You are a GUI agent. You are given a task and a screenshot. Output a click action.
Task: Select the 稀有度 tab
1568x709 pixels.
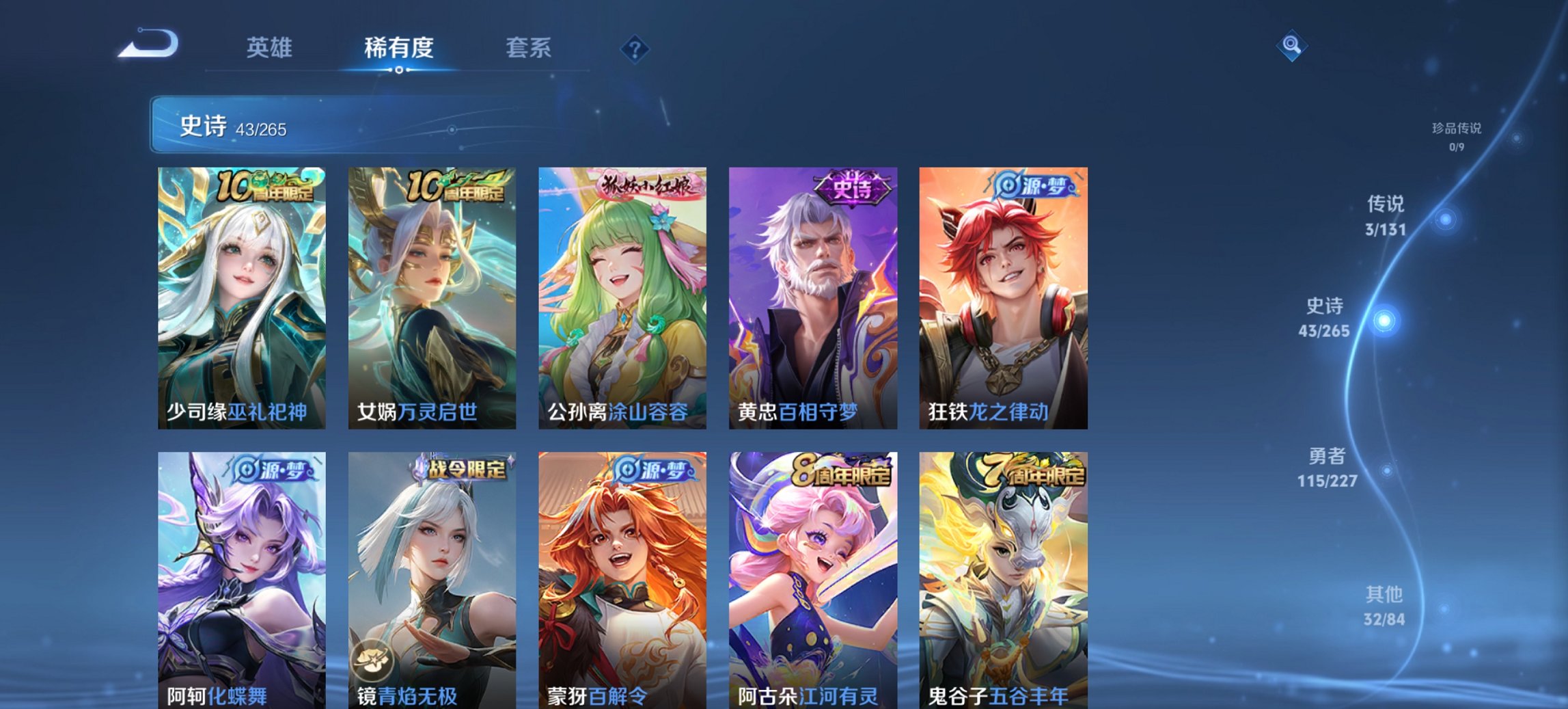tap(398, 49)
